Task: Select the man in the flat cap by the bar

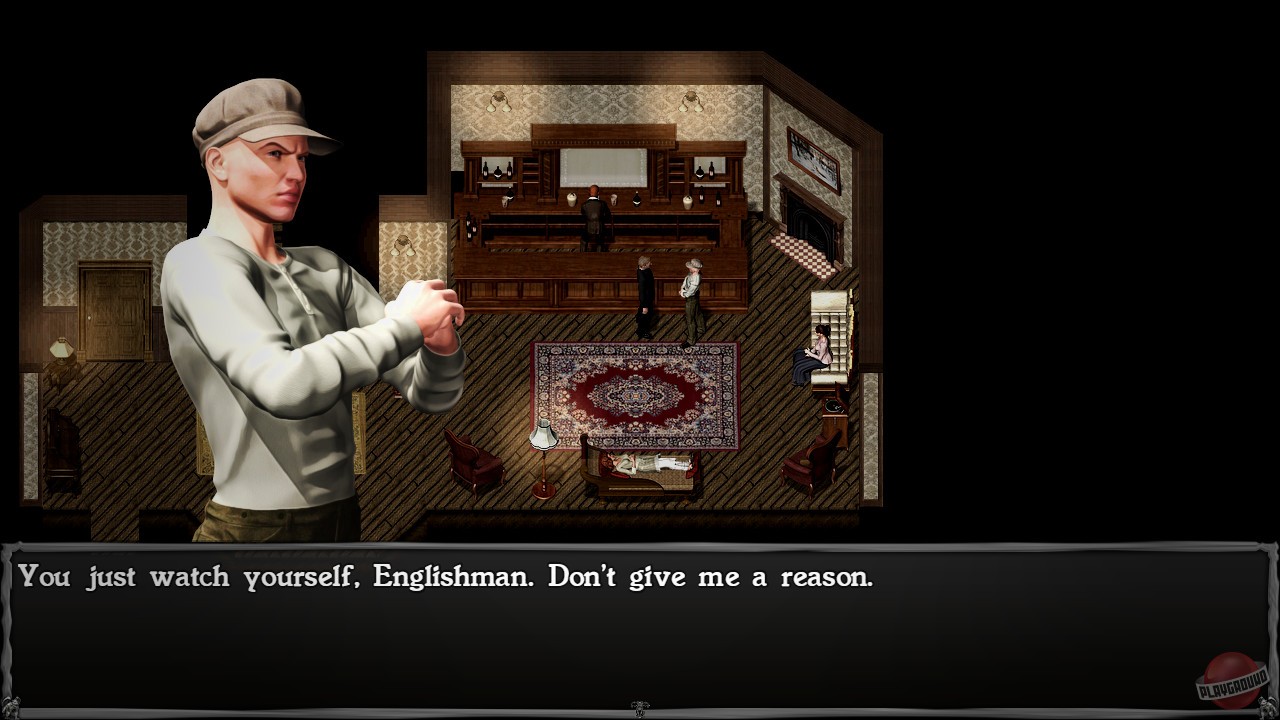Action: (693, 290)
